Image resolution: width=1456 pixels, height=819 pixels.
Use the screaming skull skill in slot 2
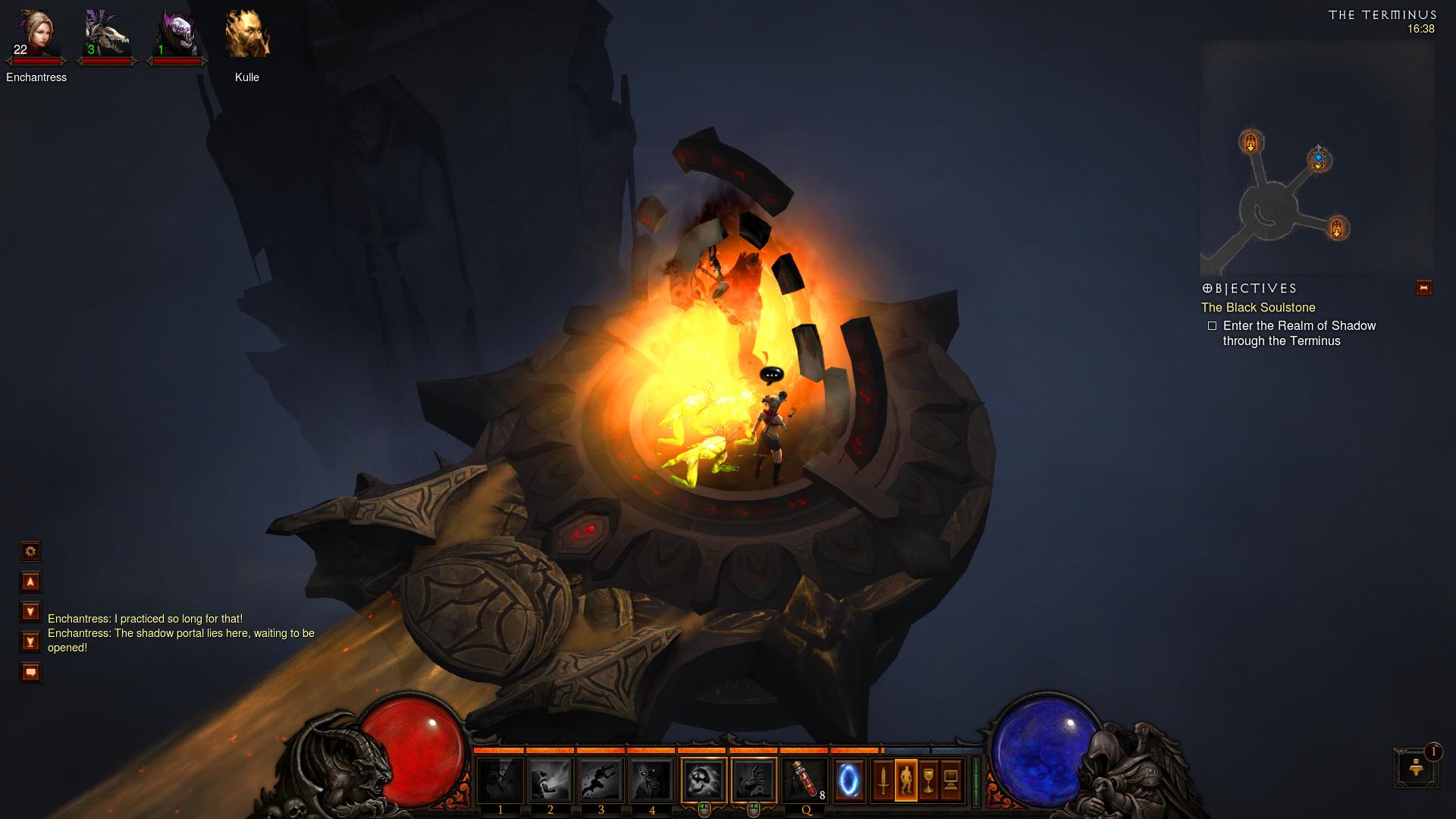coord(551,780)
